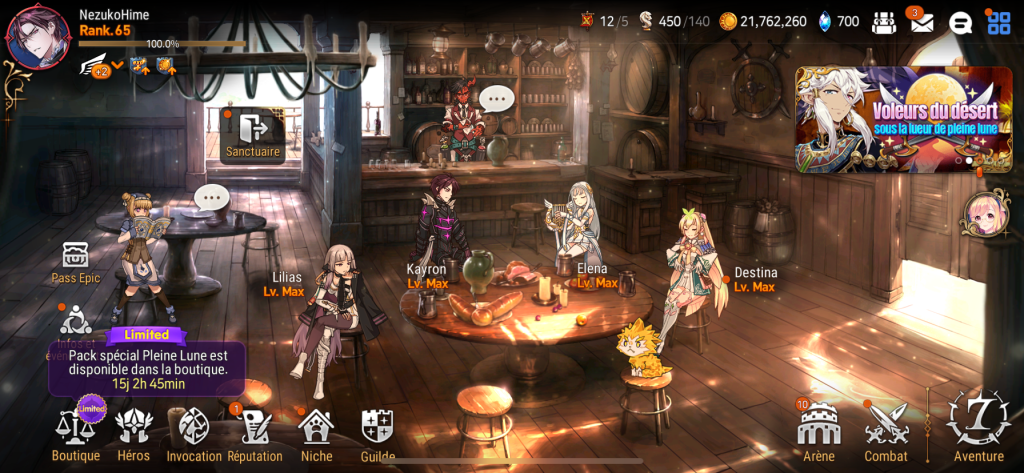Expand the active buffs dropdown arrow
The width and height of the screenshot is (1024, 473).
[118, 66]
